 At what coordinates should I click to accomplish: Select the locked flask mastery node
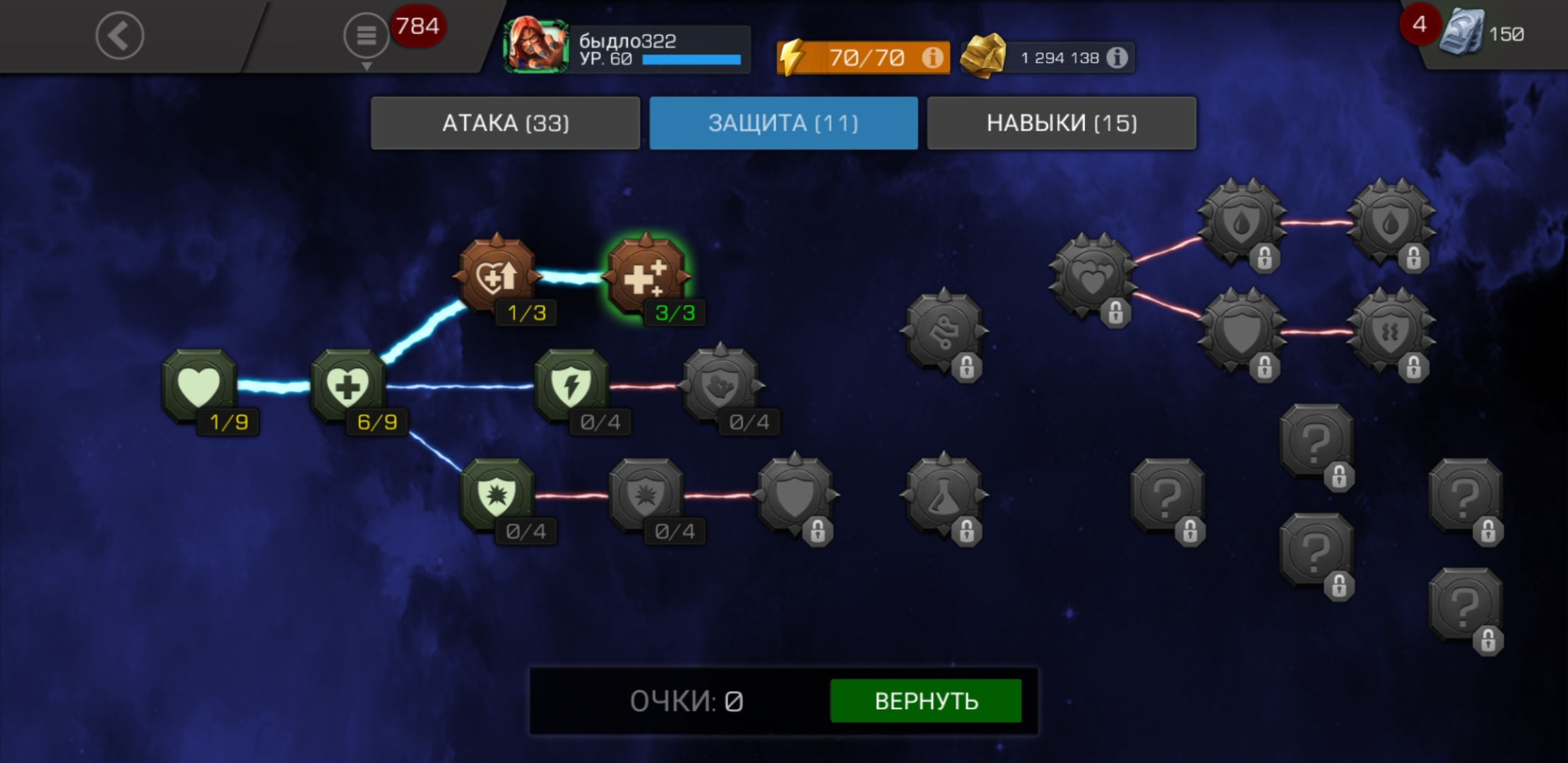944,496
